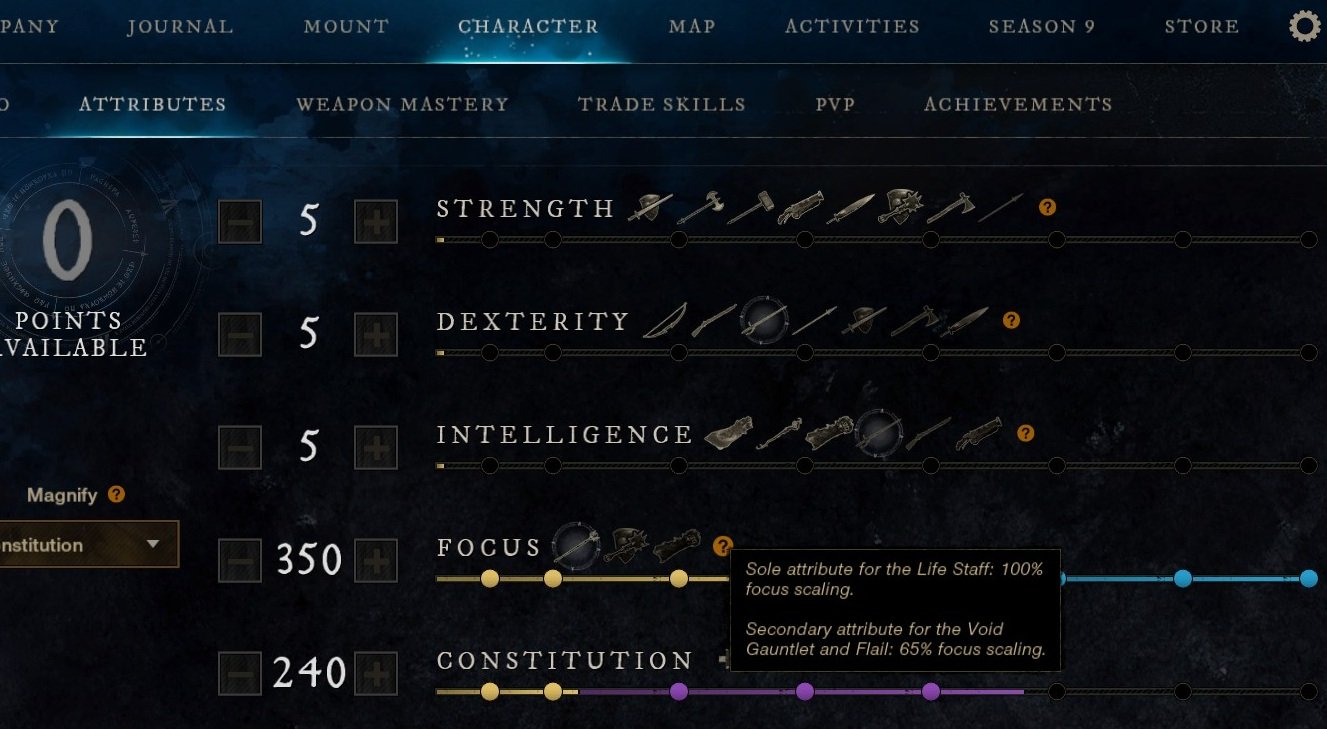Visit the Store
This screenshot has width=1327, height=729.
pos(1201,27)
